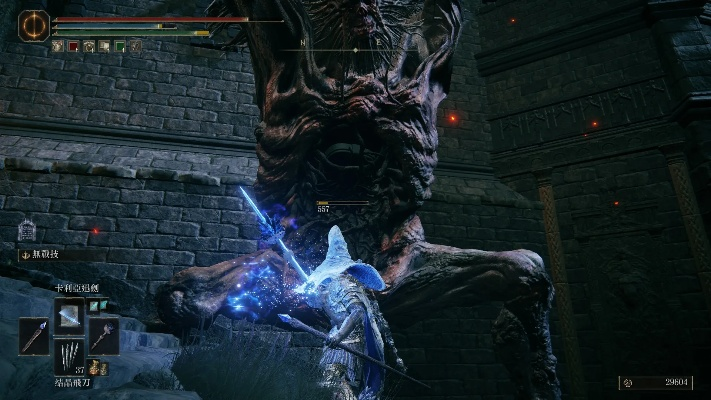This screenshot has width=711, height=400.
Task: Select the red square status buff icon
Action: [x=73, y=46]
